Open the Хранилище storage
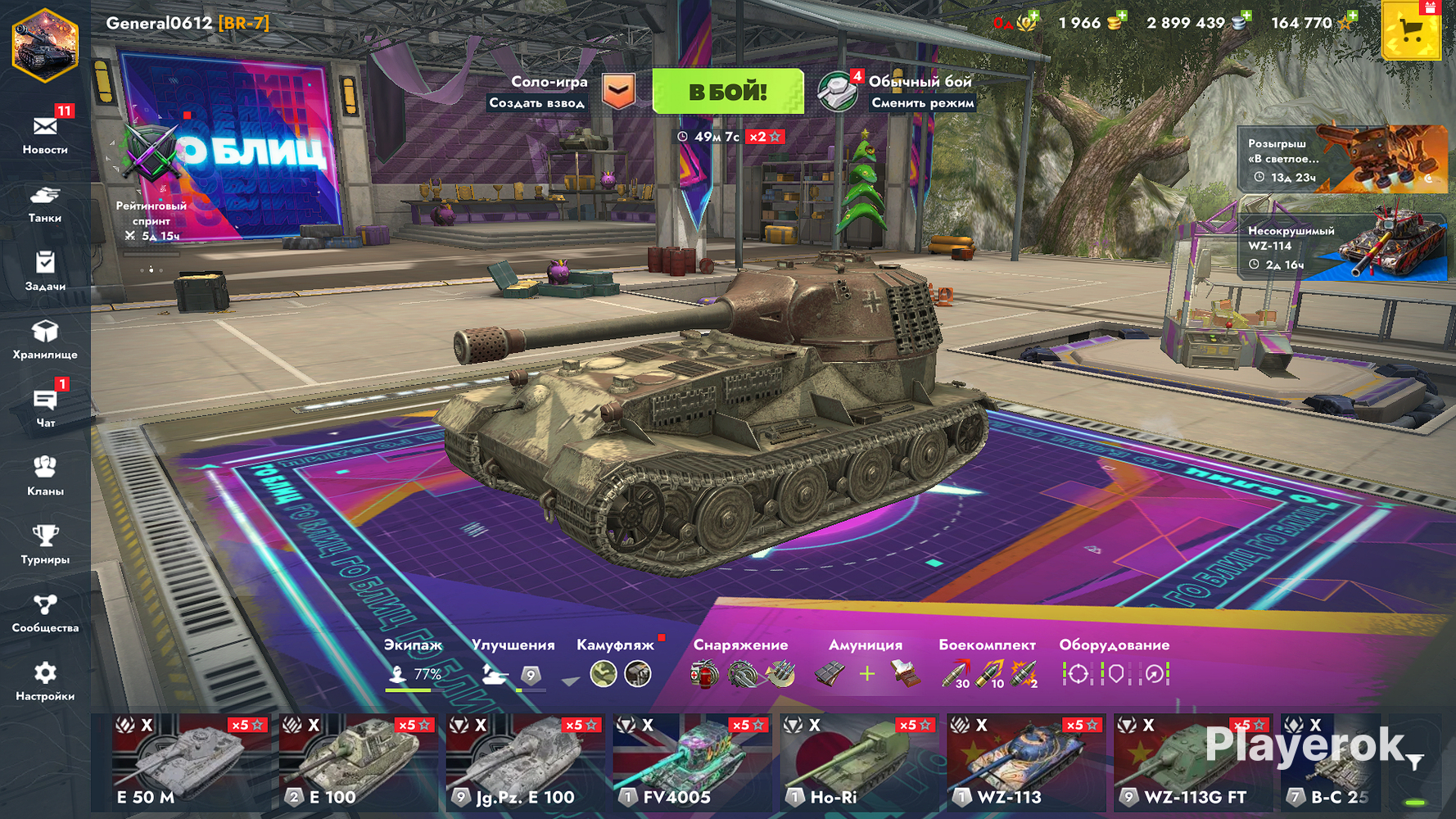 click(x=45, y=339)
